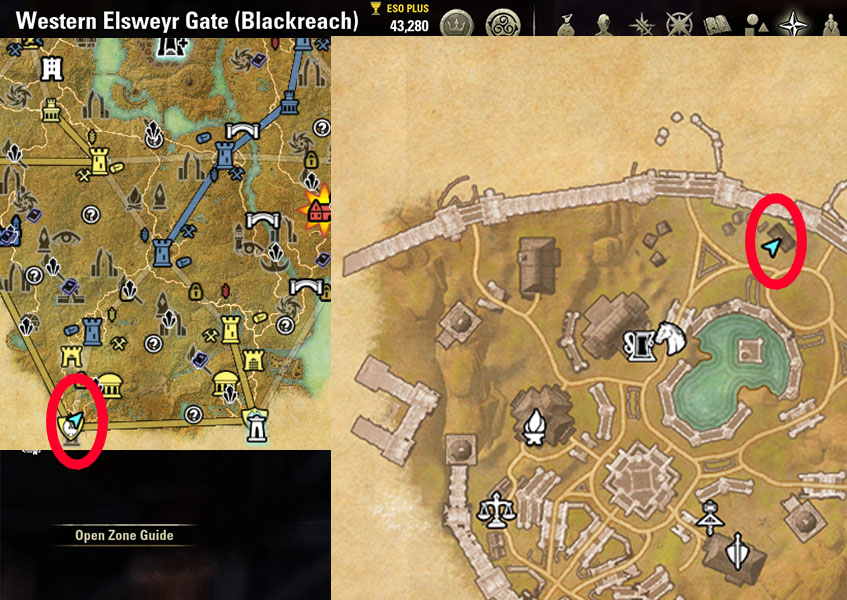
Task: Open the Crown Store crown icon
Action: pos(456,21)
